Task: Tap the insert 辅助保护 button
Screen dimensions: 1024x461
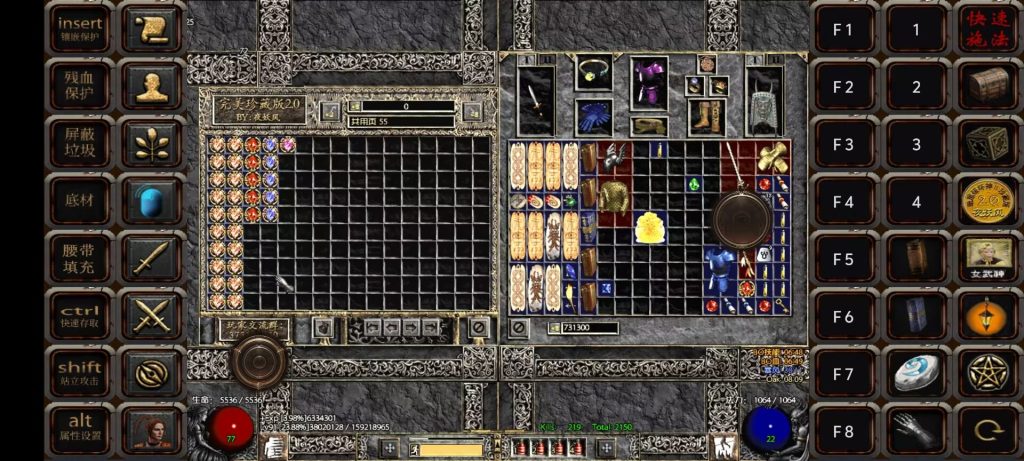Action: coord(81,29)
